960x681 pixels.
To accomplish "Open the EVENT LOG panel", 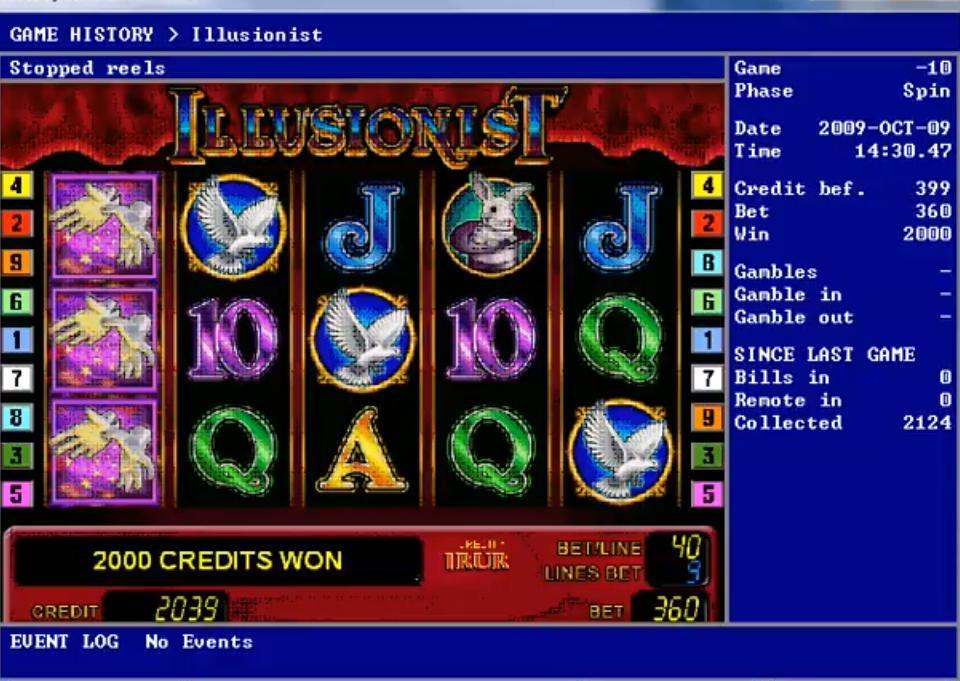I will point(64,642).
